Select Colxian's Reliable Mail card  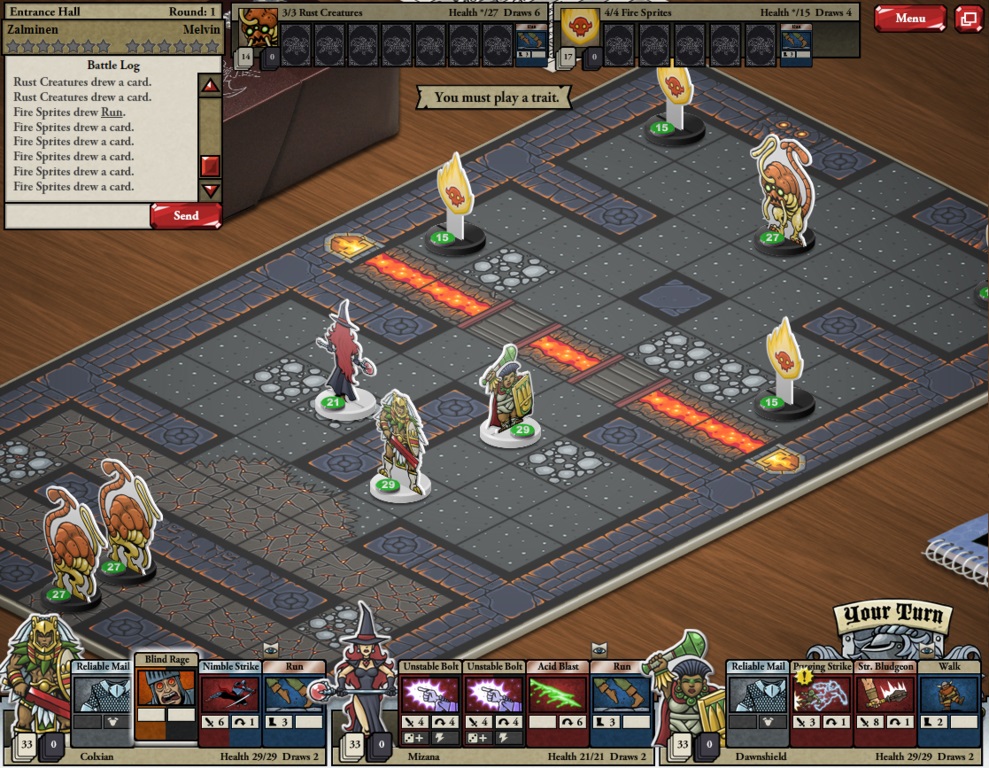click(x=102, y=702)
